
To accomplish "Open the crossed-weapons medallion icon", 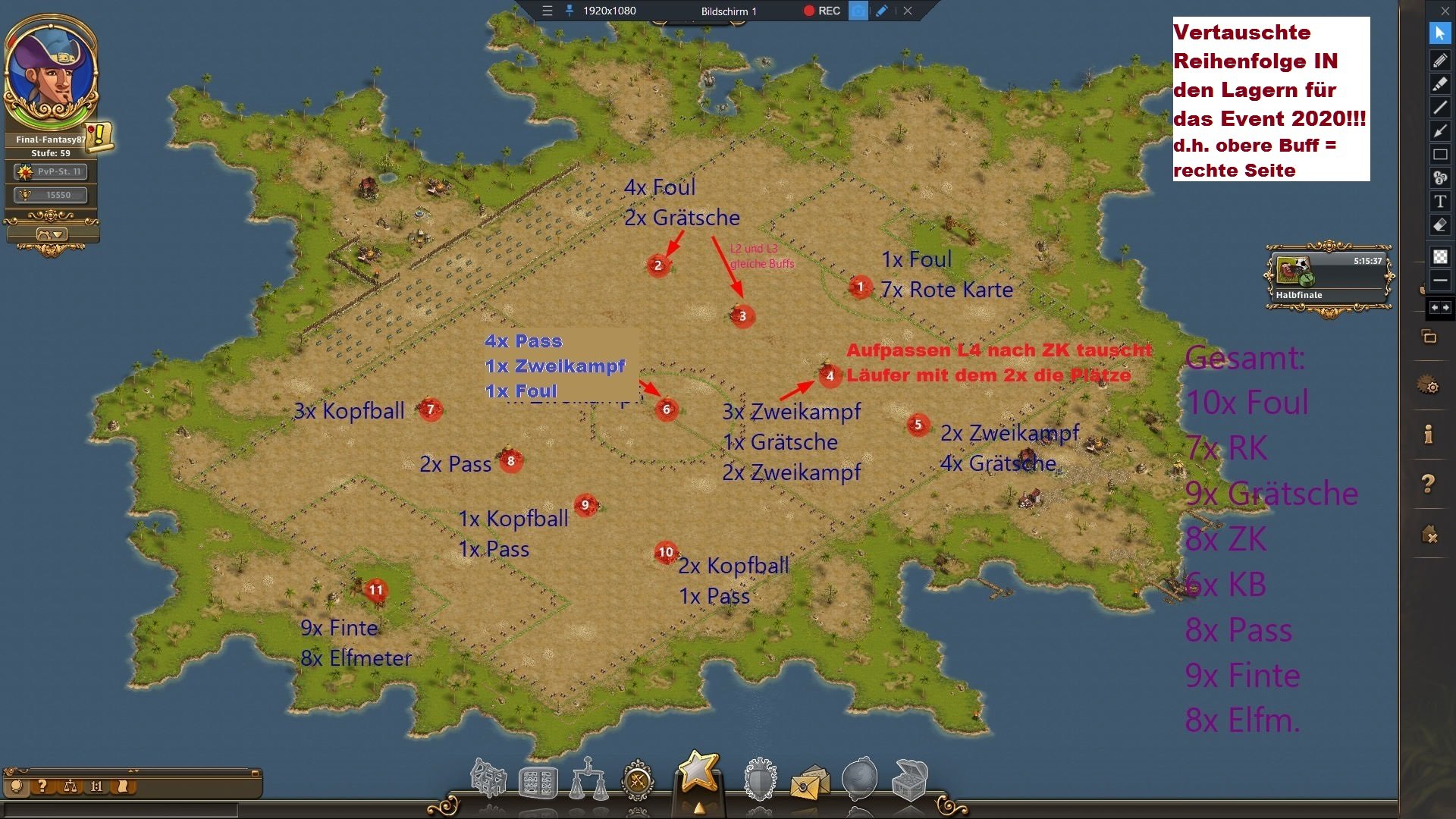I will [x=638, y=780].
